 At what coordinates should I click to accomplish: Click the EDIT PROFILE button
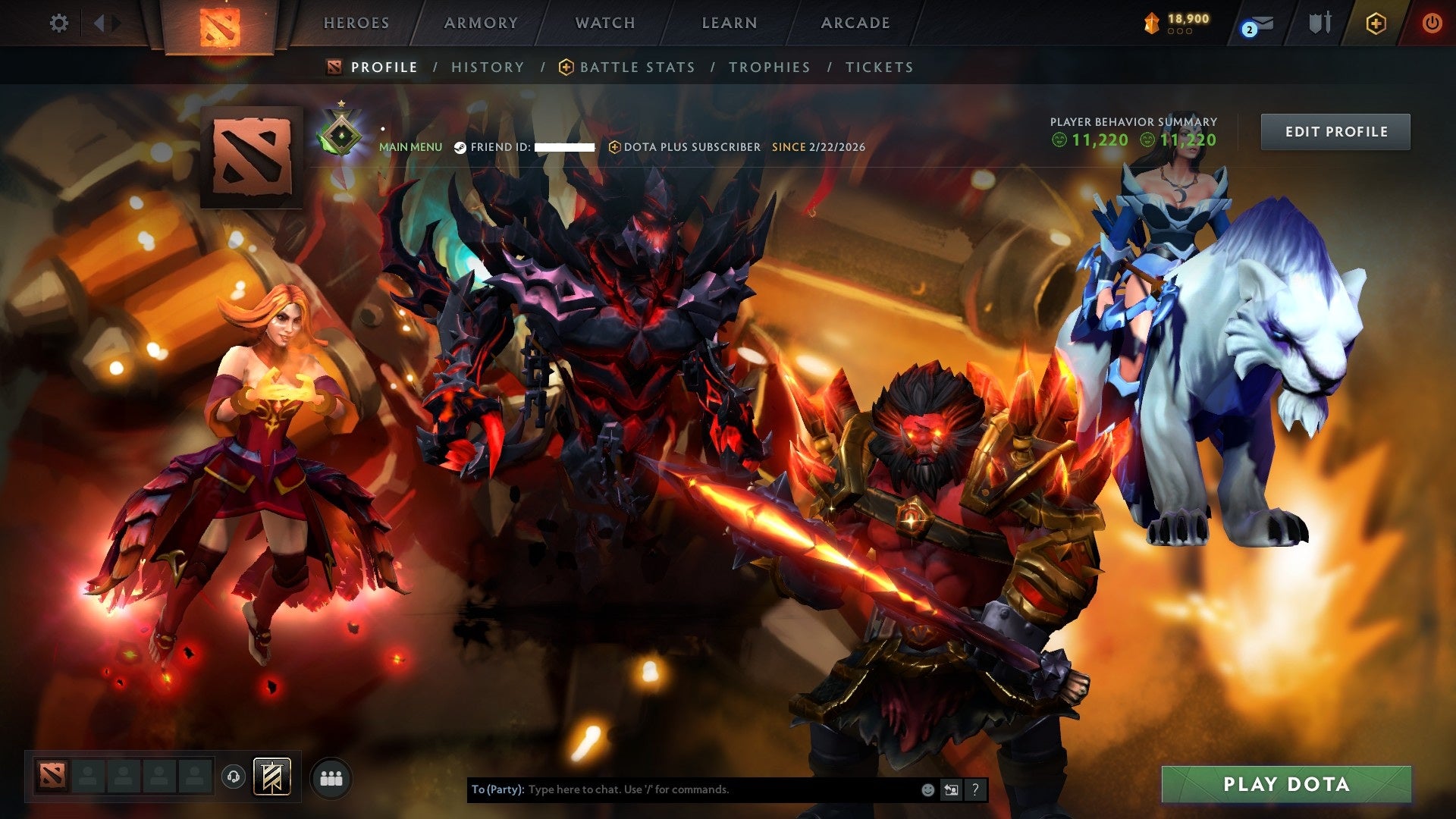click(1335, 130)
